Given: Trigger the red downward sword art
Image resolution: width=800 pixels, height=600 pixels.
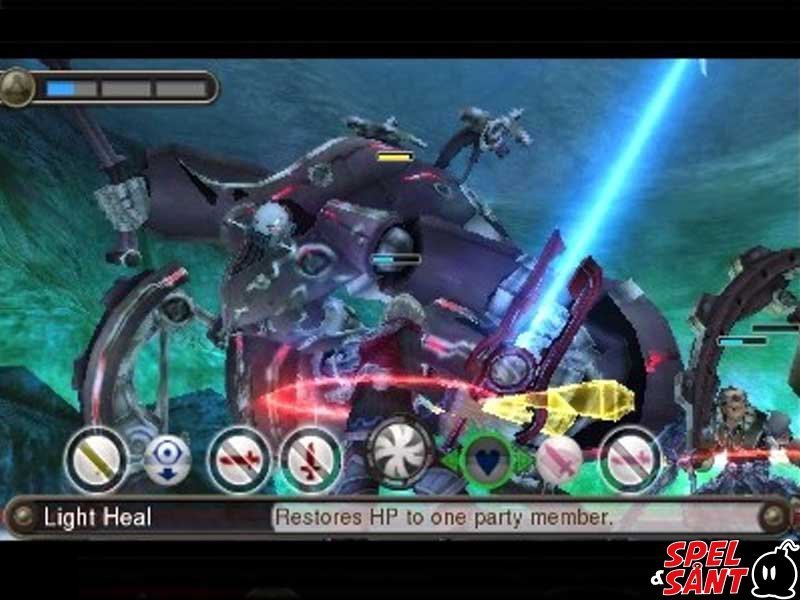Looking at the screenshot, I should click(x=310, y=461).
